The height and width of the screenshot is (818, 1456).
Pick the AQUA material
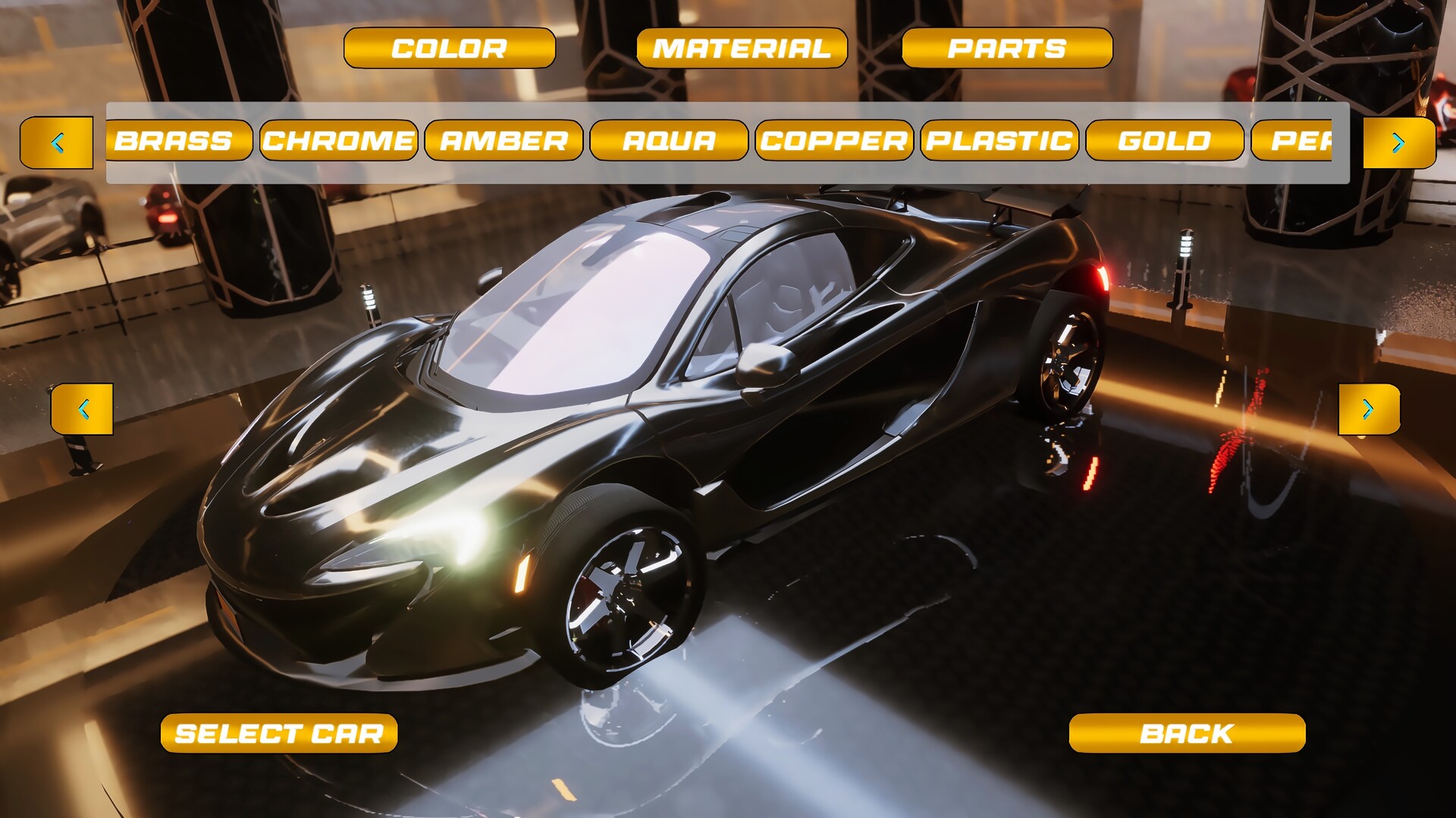point(668,141)
